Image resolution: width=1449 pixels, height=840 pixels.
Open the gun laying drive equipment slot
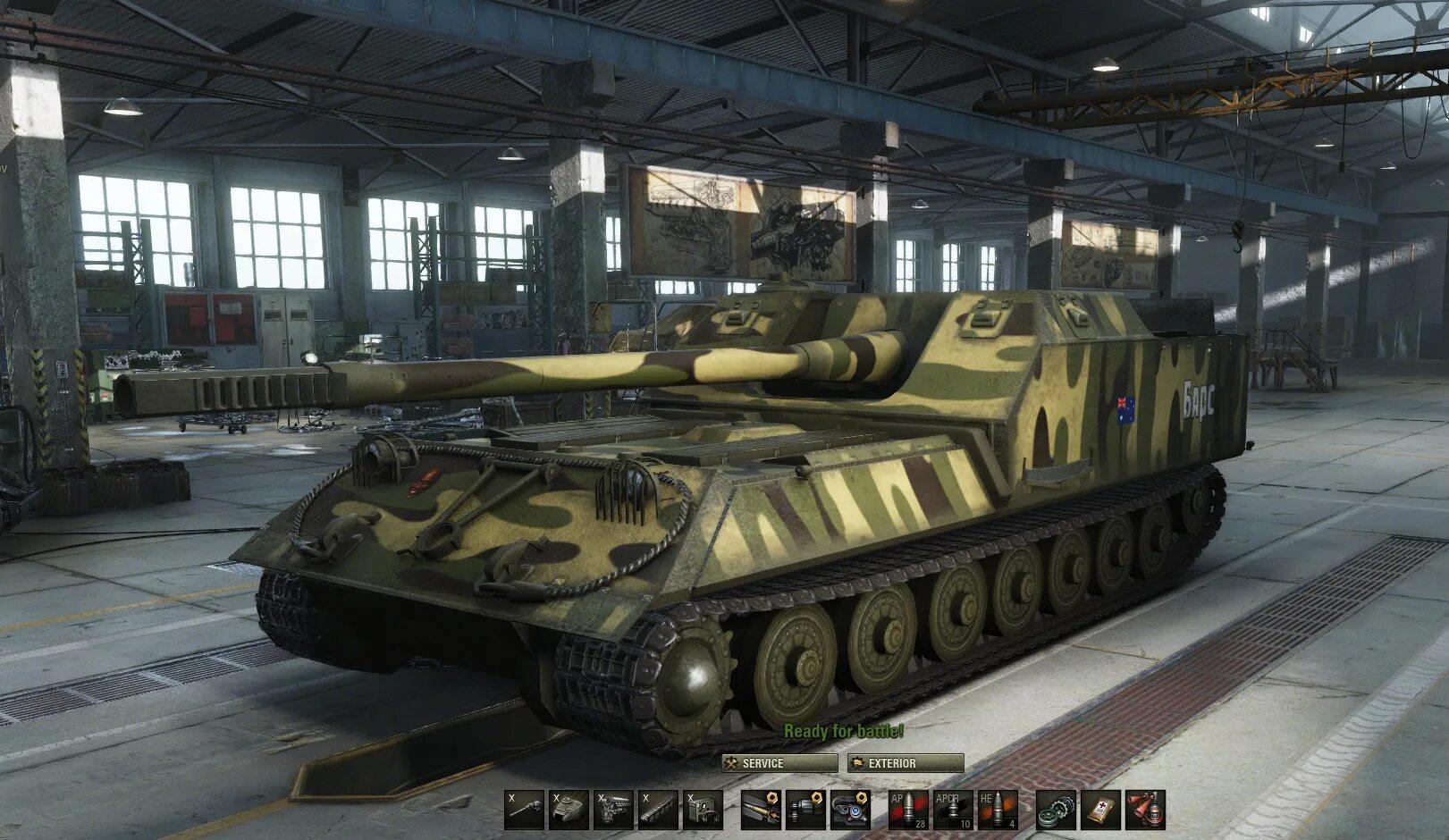point(806,810)
